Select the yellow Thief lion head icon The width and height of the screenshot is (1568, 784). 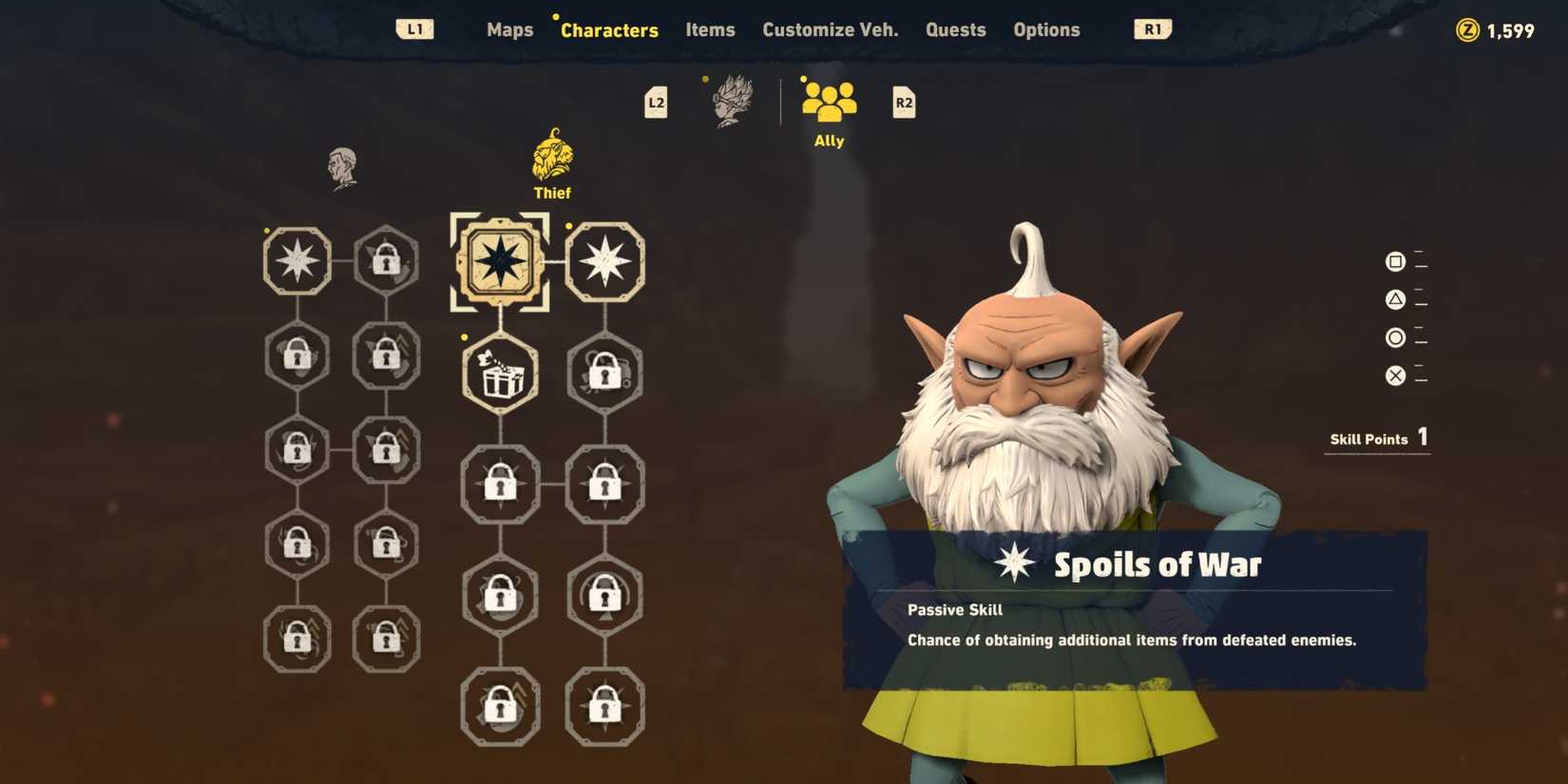551,162
